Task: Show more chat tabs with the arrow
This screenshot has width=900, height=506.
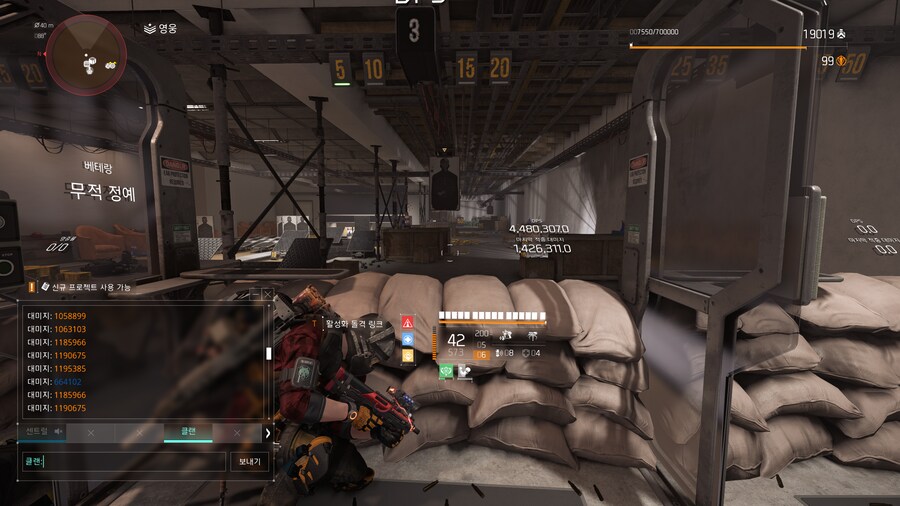Action: [267, 433]
